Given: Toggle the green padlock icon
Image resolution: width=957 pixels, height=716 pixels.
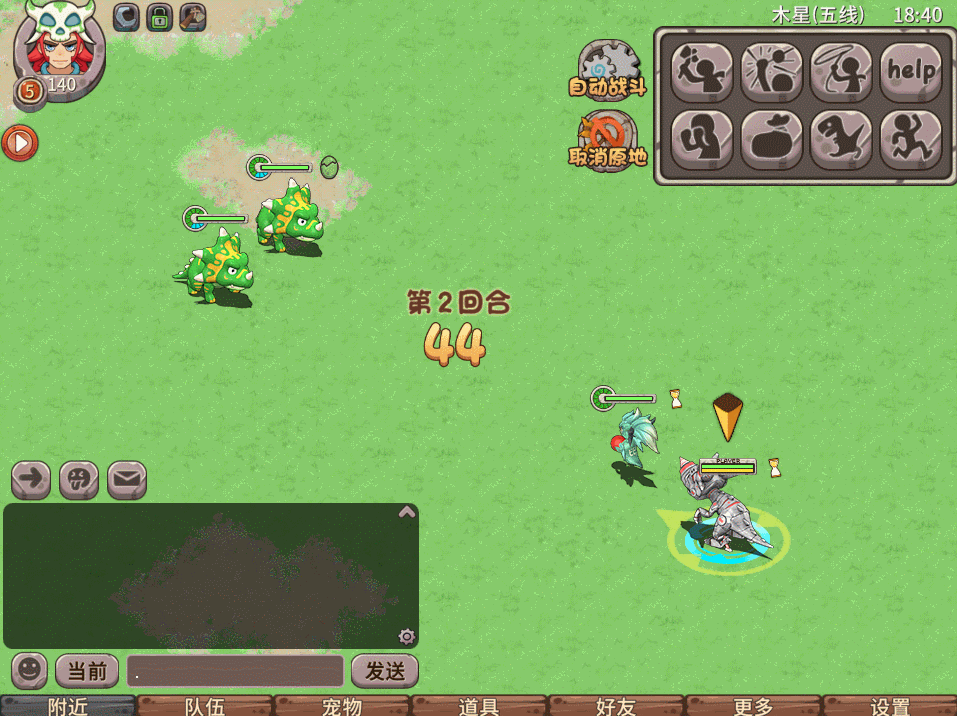Looking at the screenshot, I should click(x=159, y=17).
